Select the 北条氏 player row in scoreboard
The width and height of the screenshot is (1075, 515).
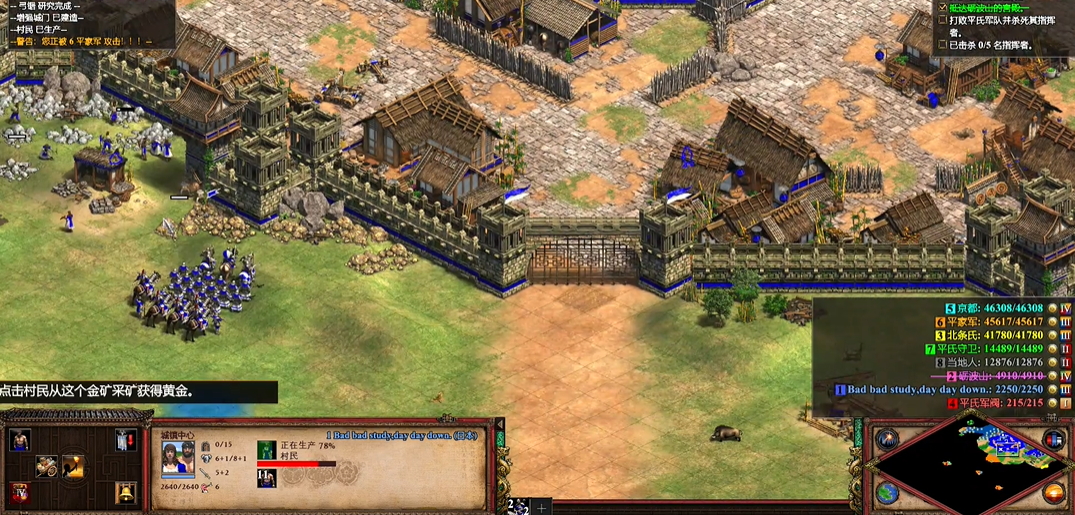1000,335
